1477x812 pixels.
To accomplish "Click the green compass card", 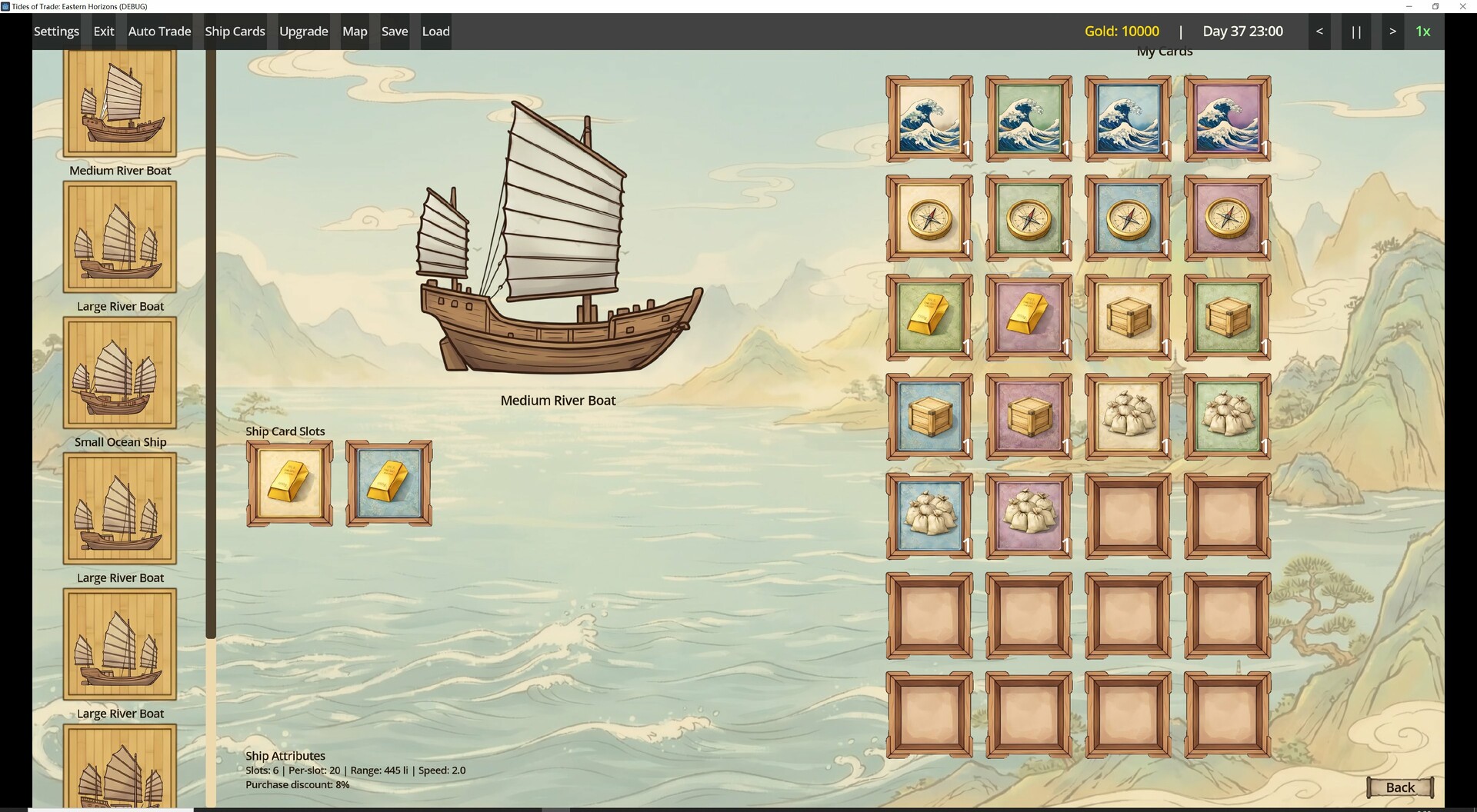I will [x=1029, y=218].
